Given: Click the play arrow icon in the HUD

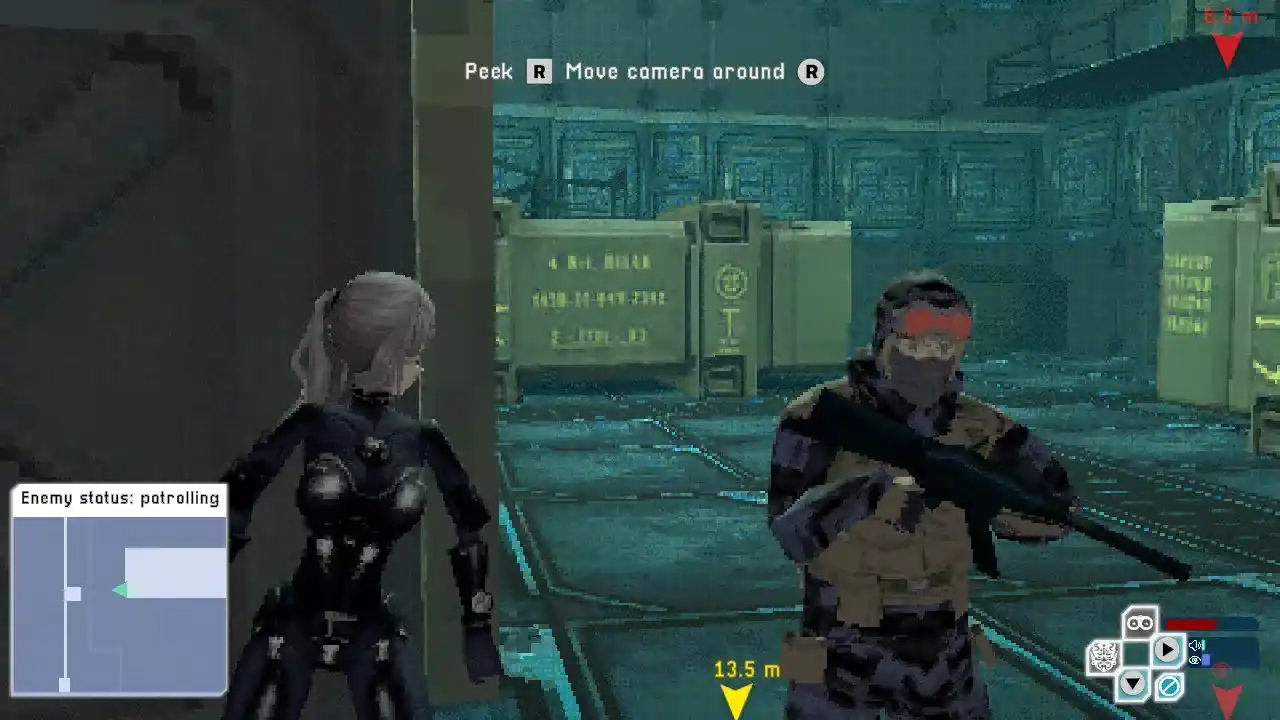Looking at the screenshot, I should (x=1167, y=649).
